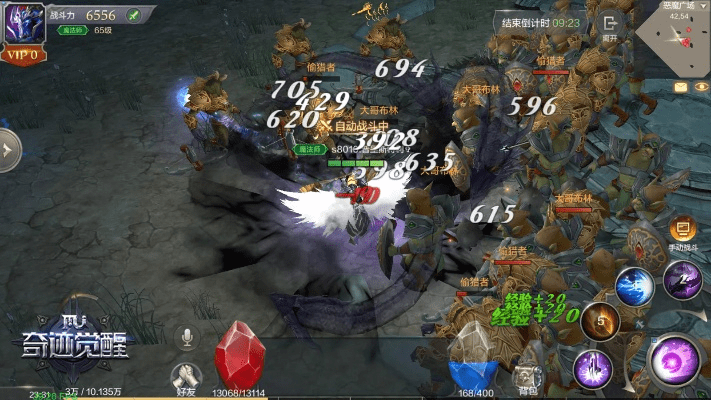Open the mail envelope icon
The image size is (711, 400).
(681, 88)
